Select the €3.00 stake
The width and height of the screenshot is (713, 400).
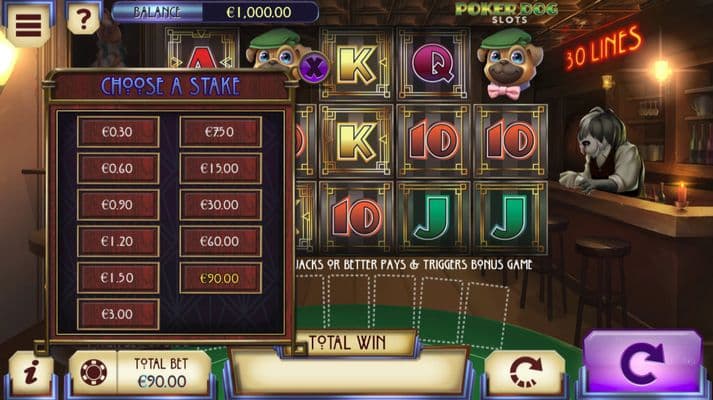pos(118,314)
